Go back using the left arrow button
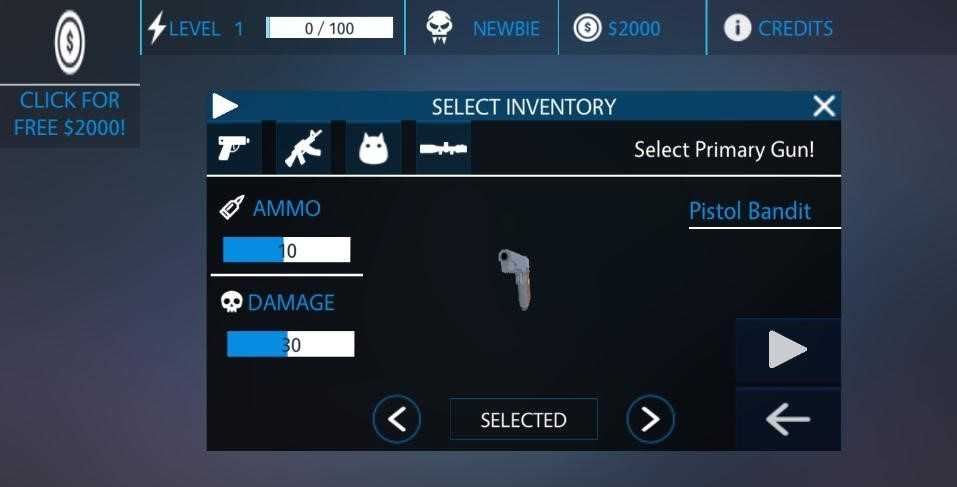Image resolution: width=957 pixels, height=487 pixels. [787, 420]
